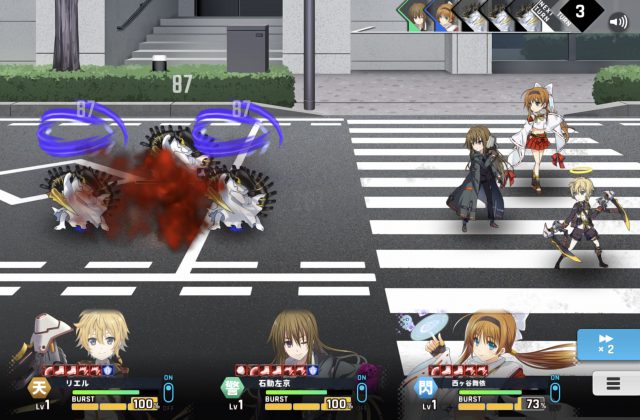Image resolution: width=640 pixels, height=420 pixels.
Task: Toggle the sound speaker button
Action: tap(619, 20)
